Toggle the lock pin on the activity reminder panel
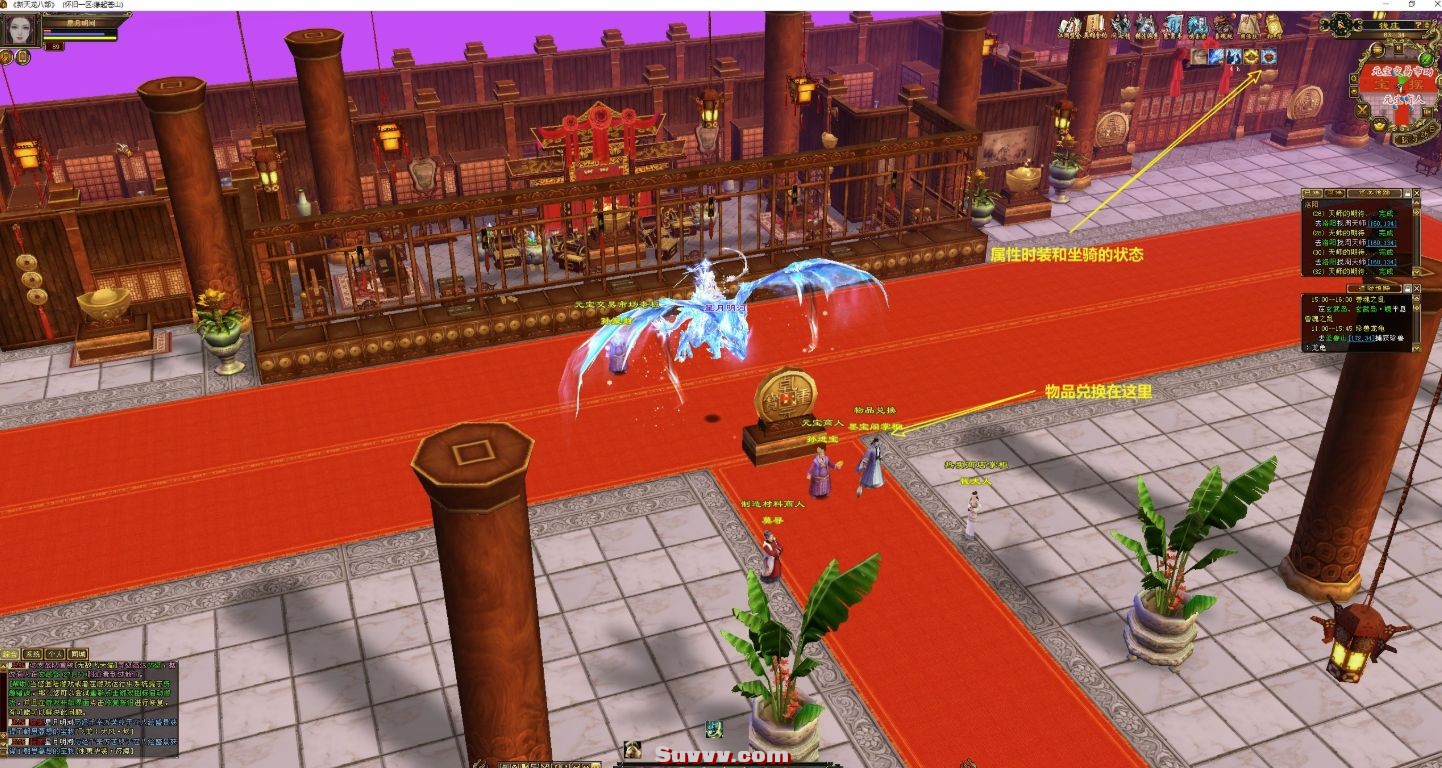 click(x=1408, y=289)
